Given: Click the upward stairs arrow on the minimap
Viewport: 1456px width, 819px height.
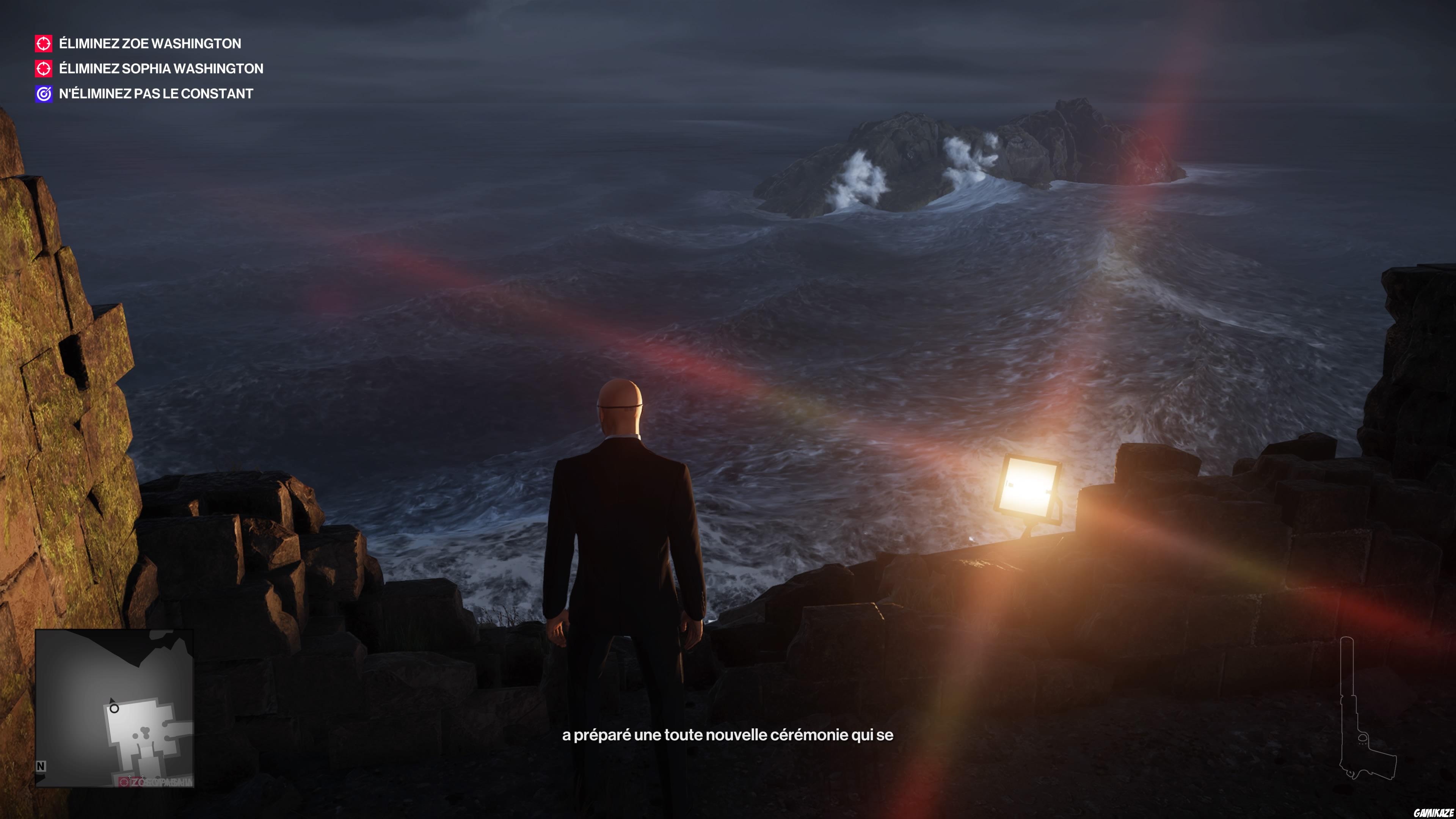Looking at the screenshot, I should (130, 777).
